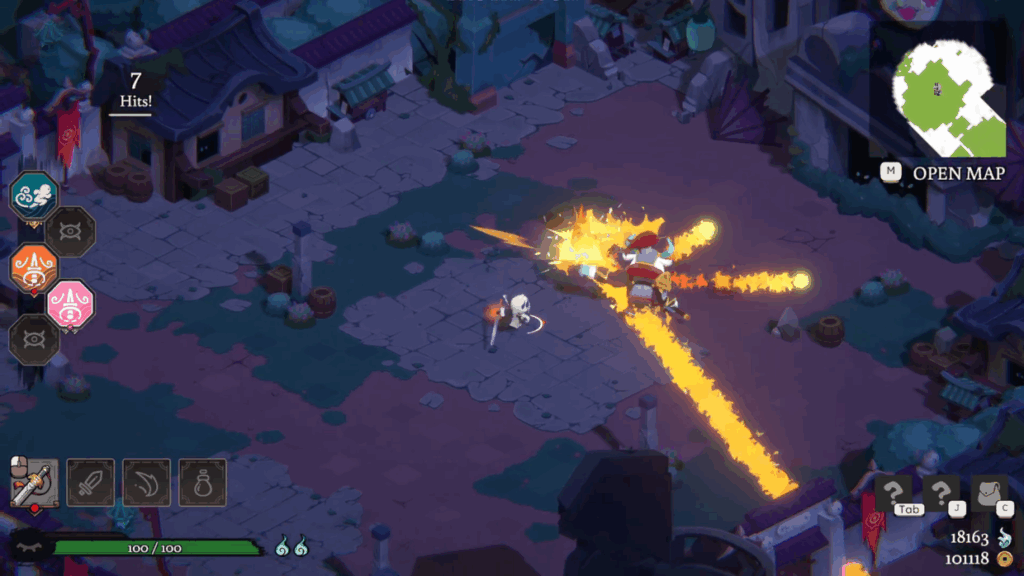Select the empty secondary sword slot
This screenshot has height=576, width=1024.
coord(91,482)
